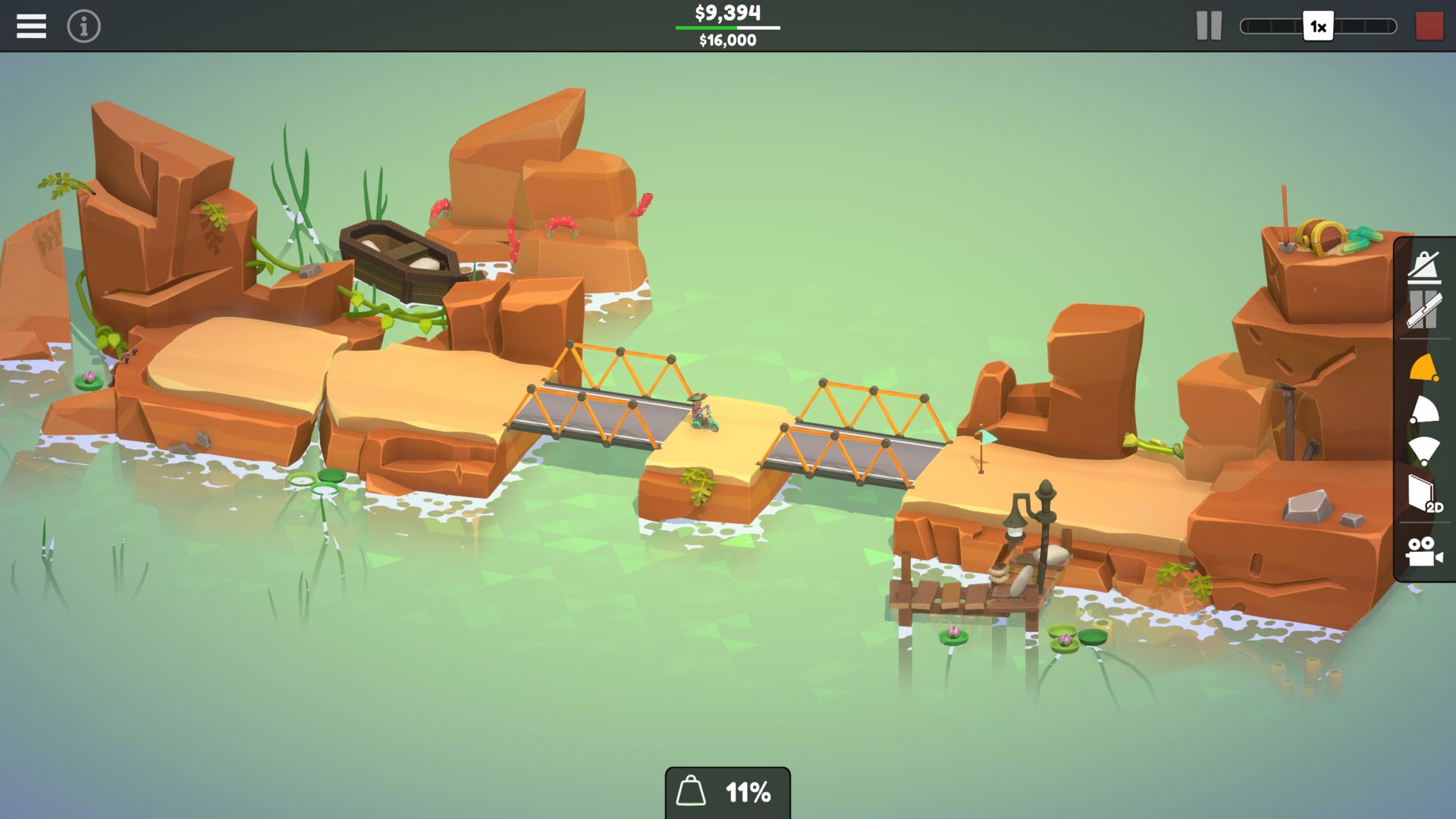Open the video camera replay tool

pos(1424,551)
